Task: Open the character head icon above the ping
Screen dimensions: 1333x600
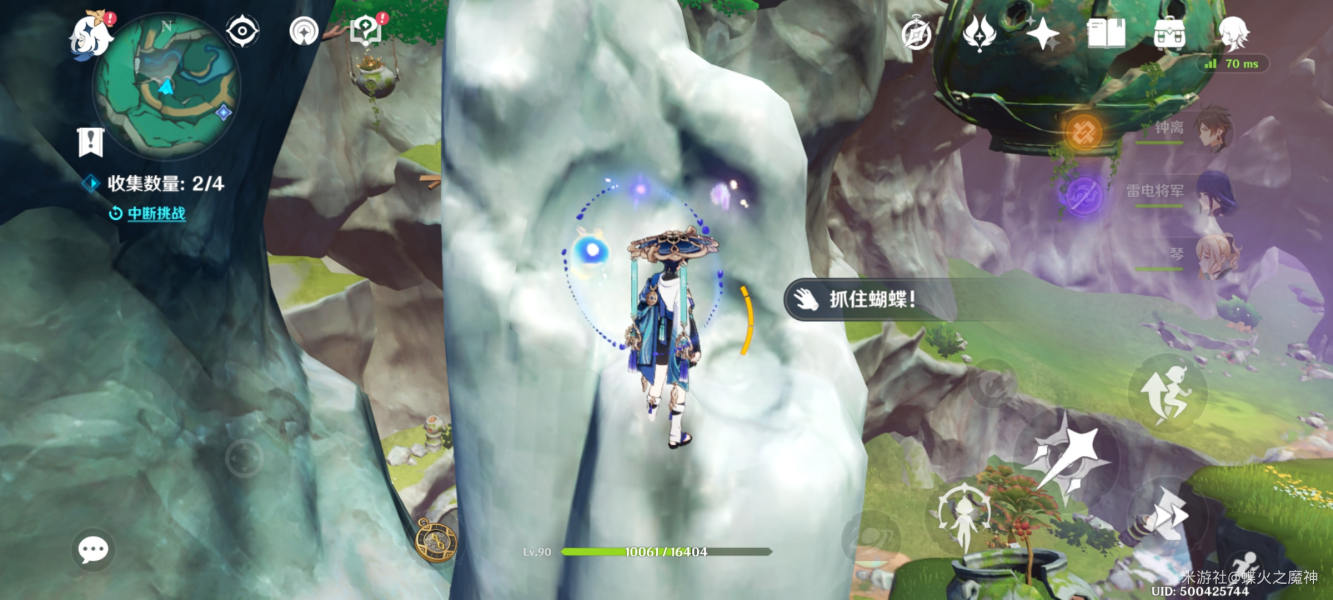Action: point(1233,34)
